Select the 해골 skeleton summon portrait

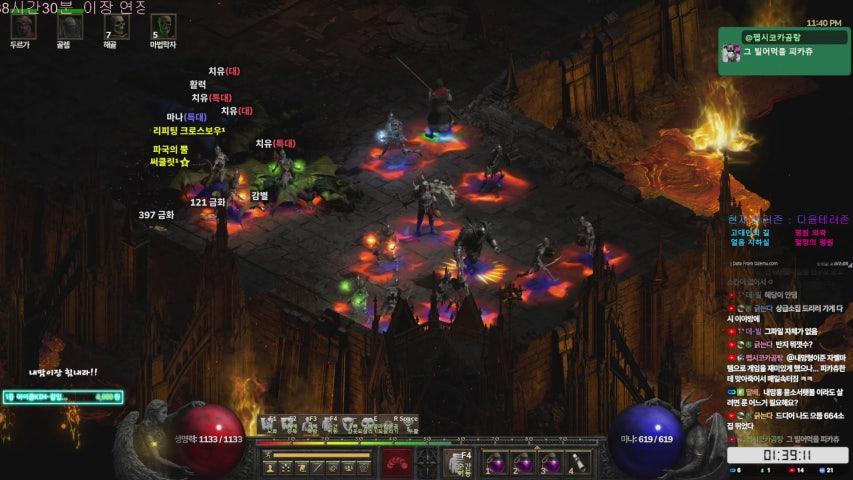[115, 27]
